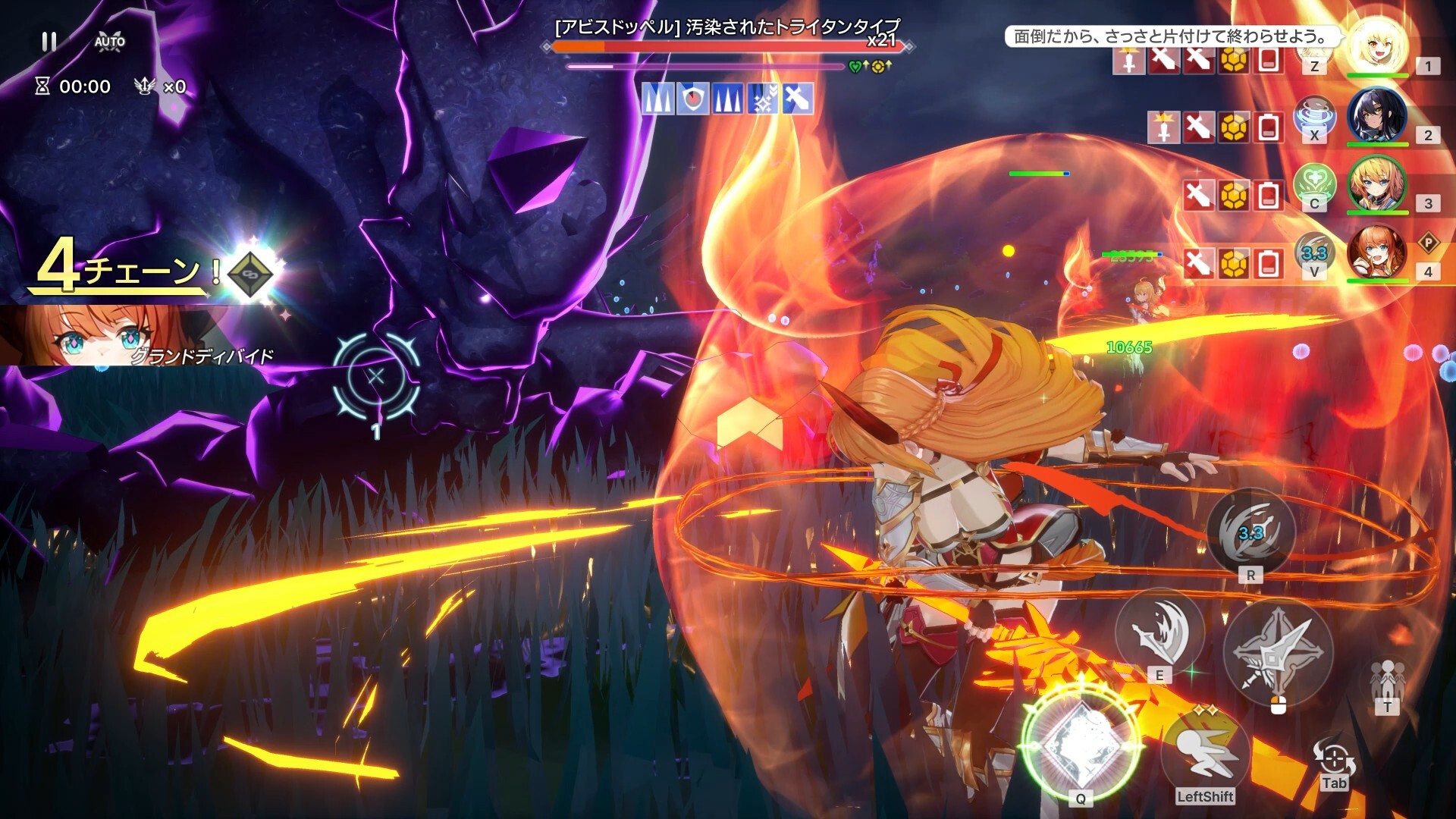Switch the lock-on target

1333,762
